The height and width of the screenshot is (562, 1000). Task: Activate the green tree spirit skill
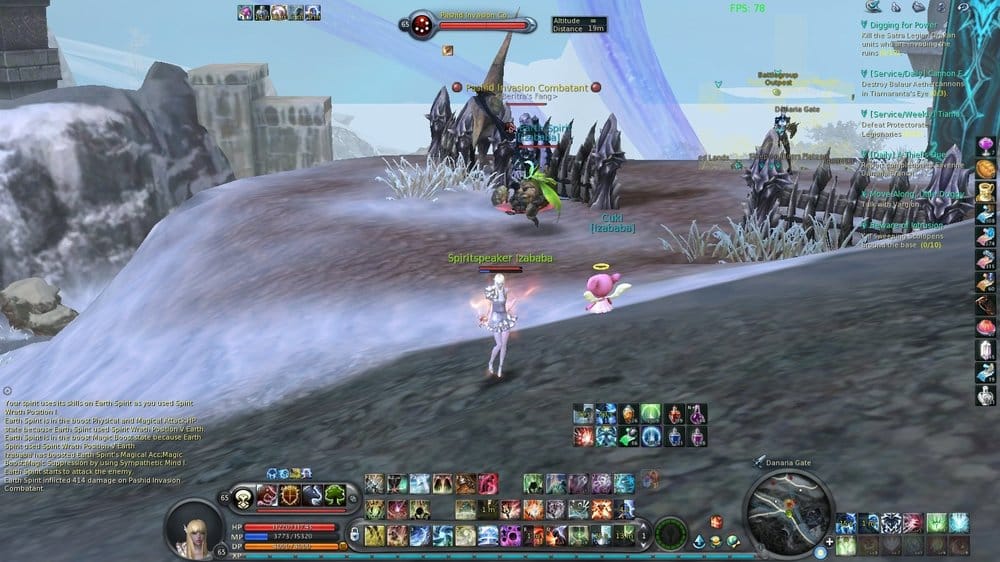coord(334,494)
